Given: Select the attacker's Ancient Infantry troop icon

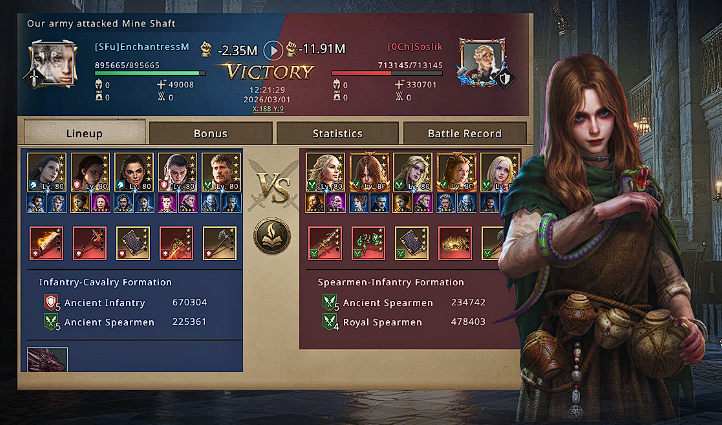Looking at the screenshot, I should (x=52, y=302).
